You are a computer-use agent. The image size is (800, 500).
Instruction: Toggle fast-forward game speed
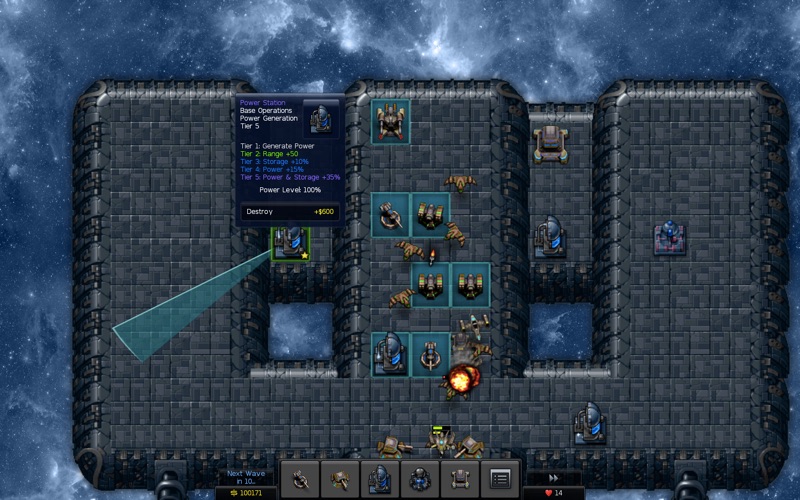pos(553,478)
